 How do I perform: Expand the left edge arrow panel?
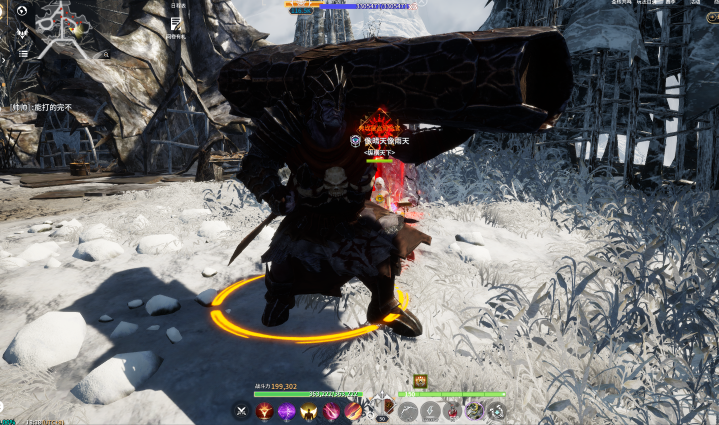[3, 60]
